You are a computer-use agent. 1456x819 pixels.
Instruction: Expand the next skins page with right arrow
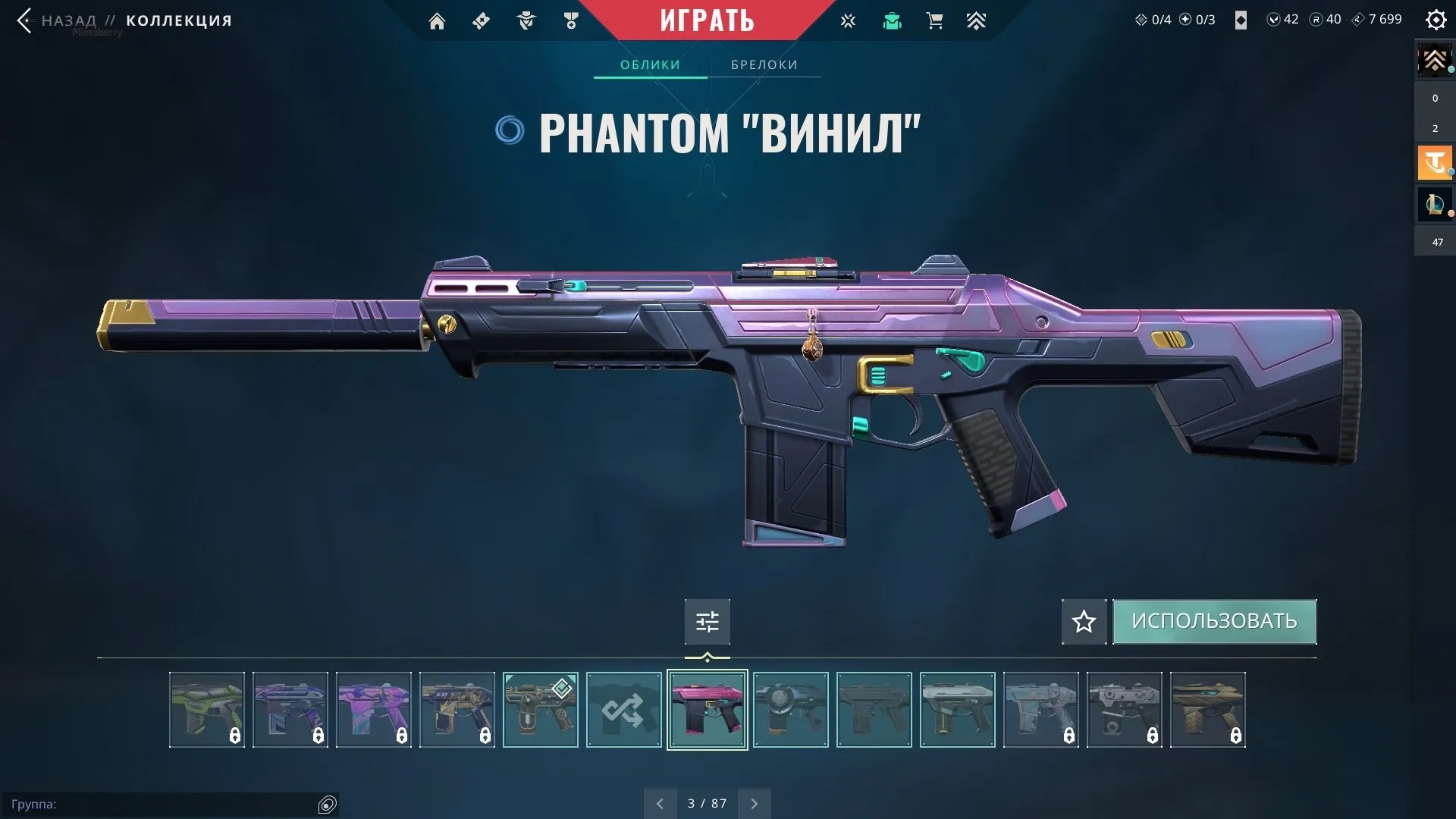click(x=754, y=802)
